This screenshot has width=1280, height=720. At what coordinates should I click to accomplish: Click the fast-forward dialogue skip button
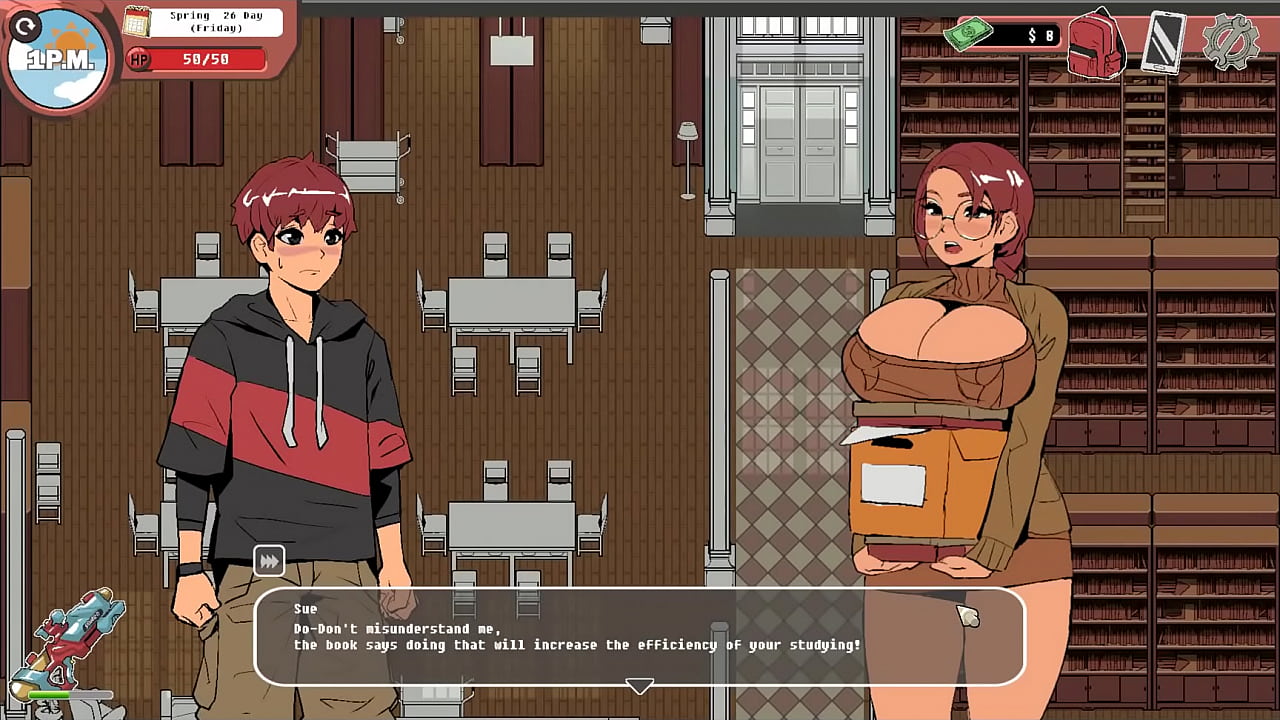[x=269, y=562]
